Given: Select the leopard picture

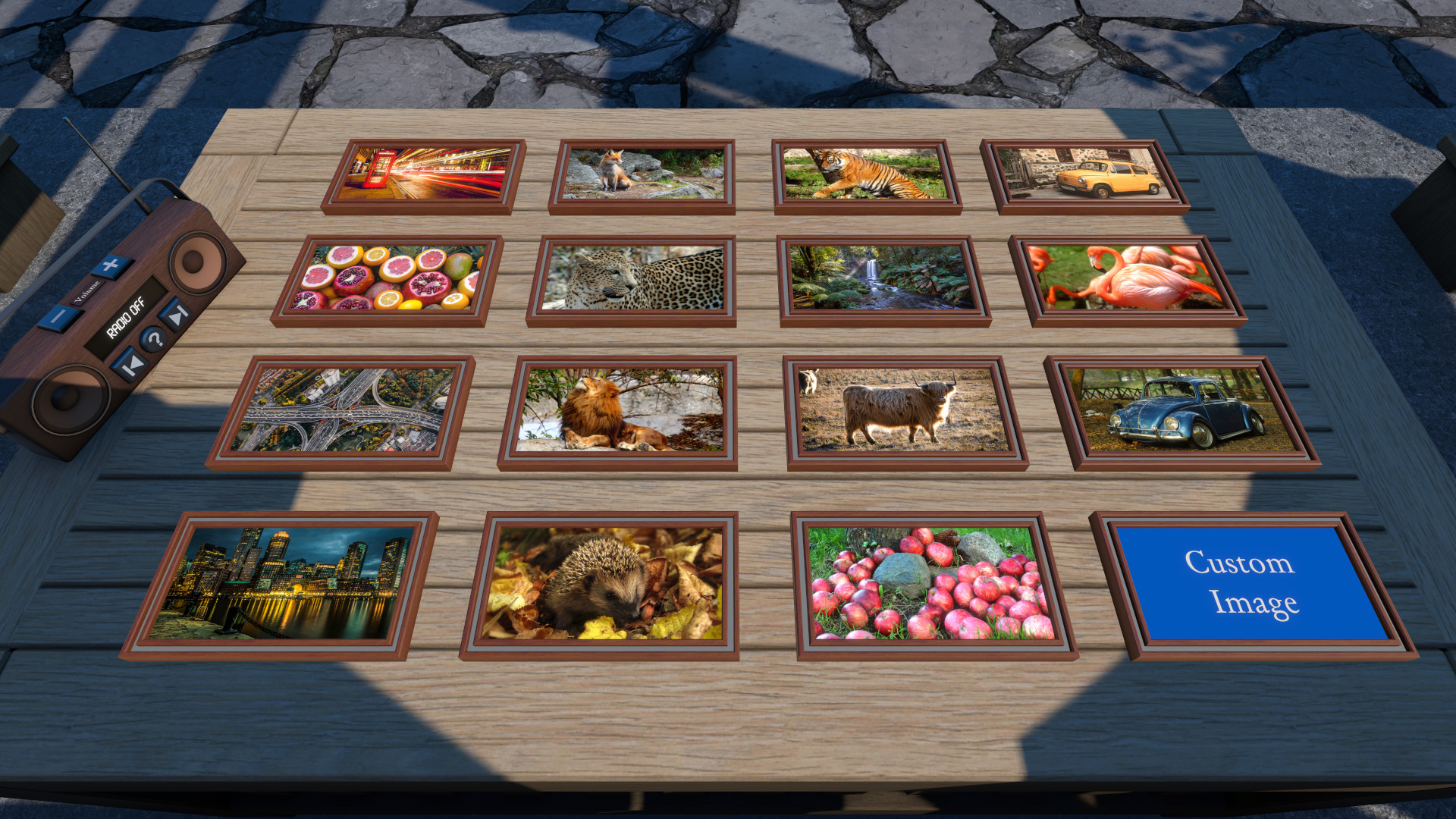Looking at the screenshot, I should tap(633, 278).
